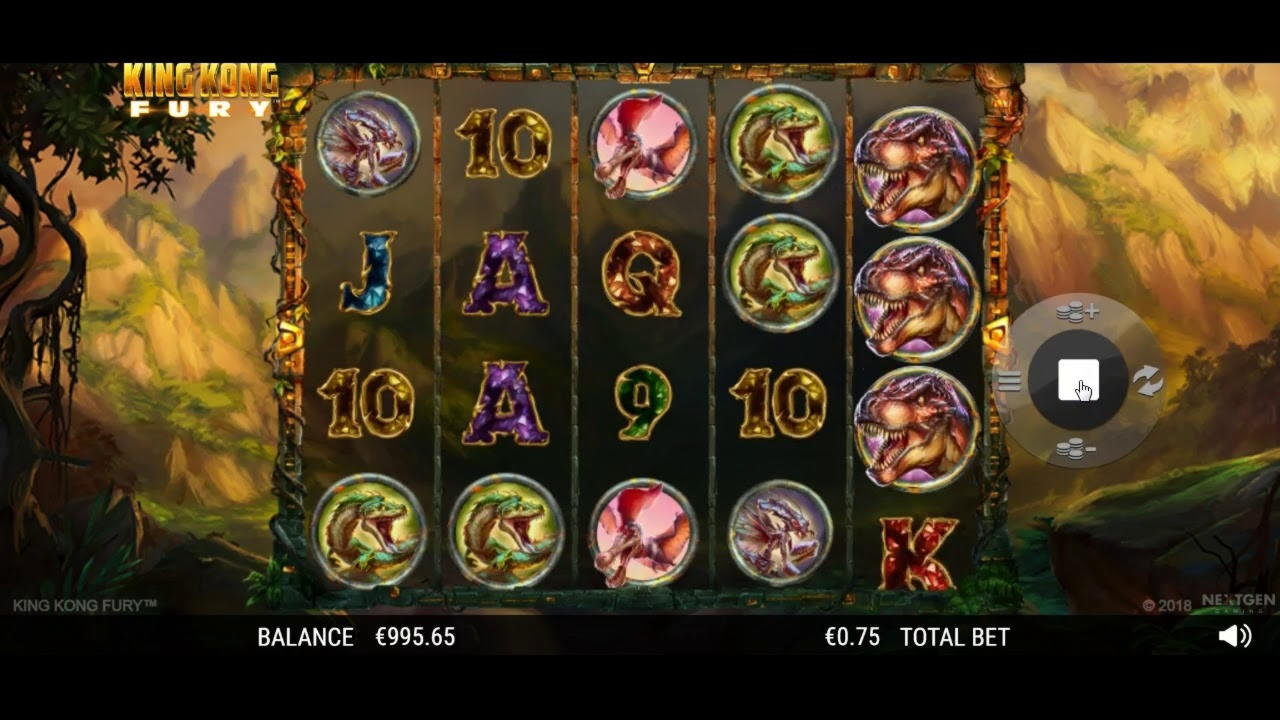Toggle sound with the speaker icon
Viewport: 1280px width, 720px height.
1235,636
